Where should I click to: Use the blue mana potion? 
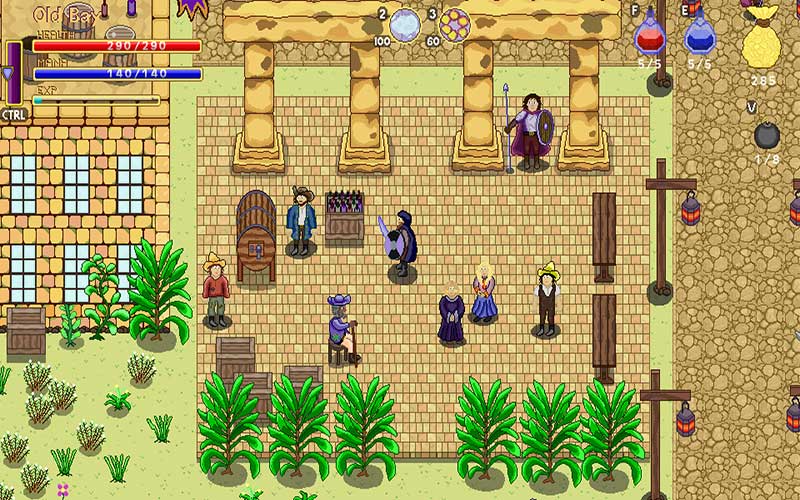(700, 33)
